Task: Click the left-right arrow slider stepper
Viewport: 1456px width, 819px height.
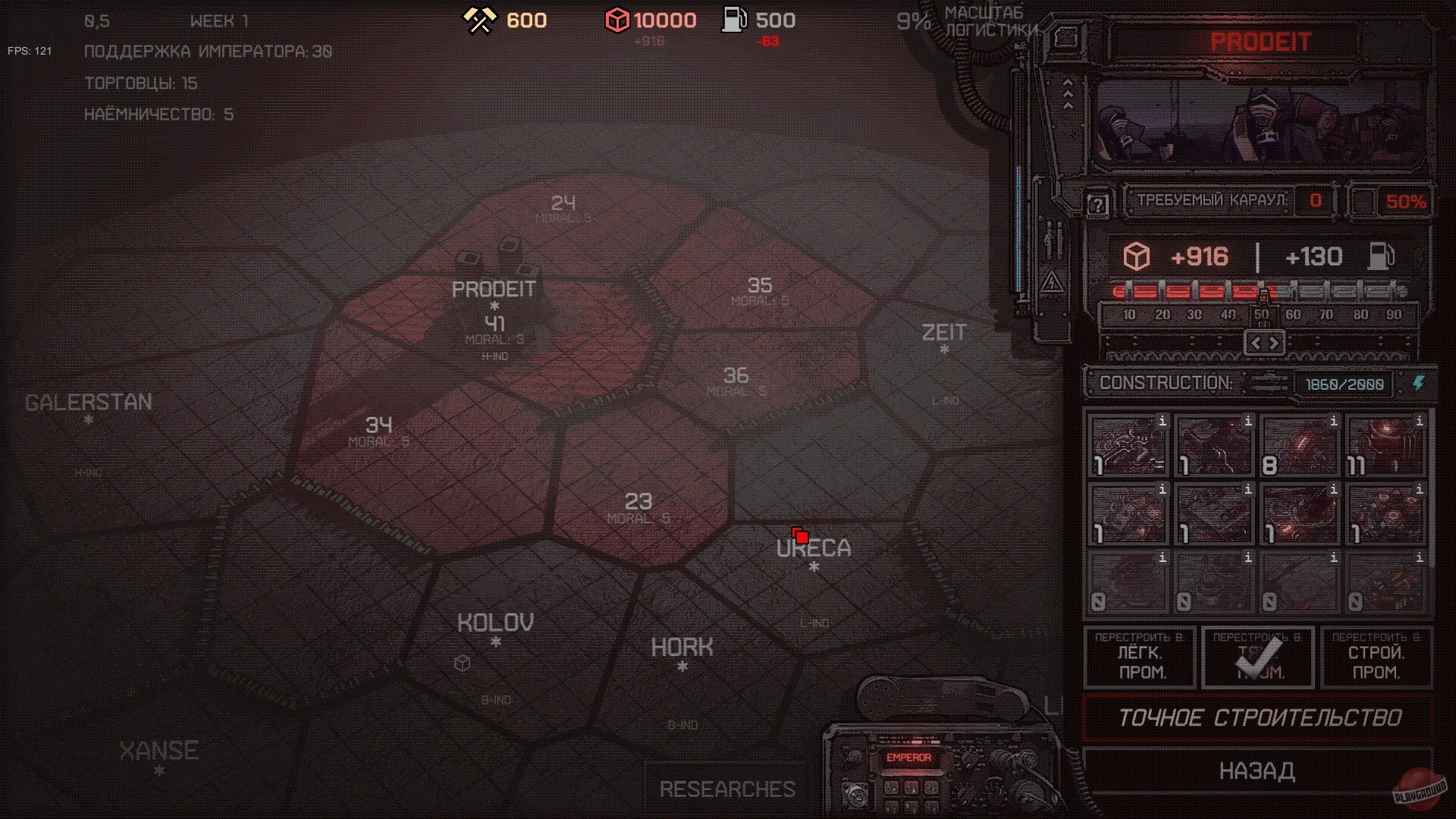Action: click(x=1264, y=343)
